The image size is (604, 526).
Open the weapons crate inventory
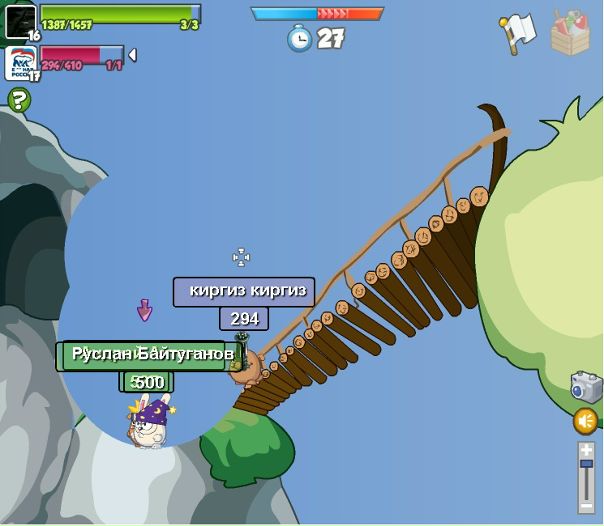pos(570,32)
